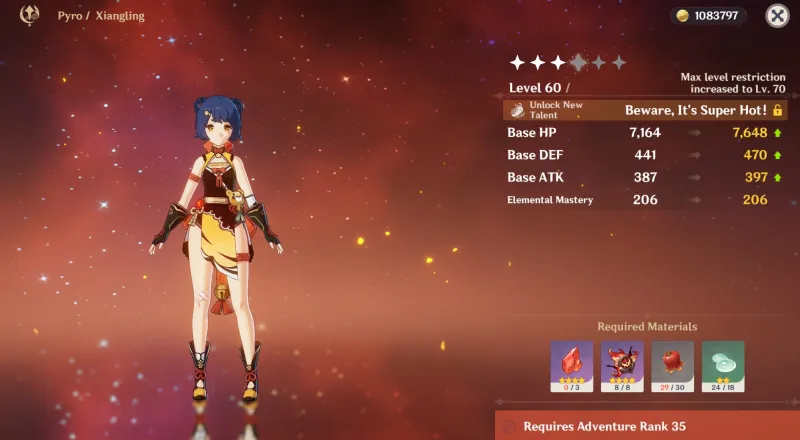Image resolution: width=800 pixels, height=440 pixels.
Task: Close the ascension screen
Action: click(x=777, y=15)
